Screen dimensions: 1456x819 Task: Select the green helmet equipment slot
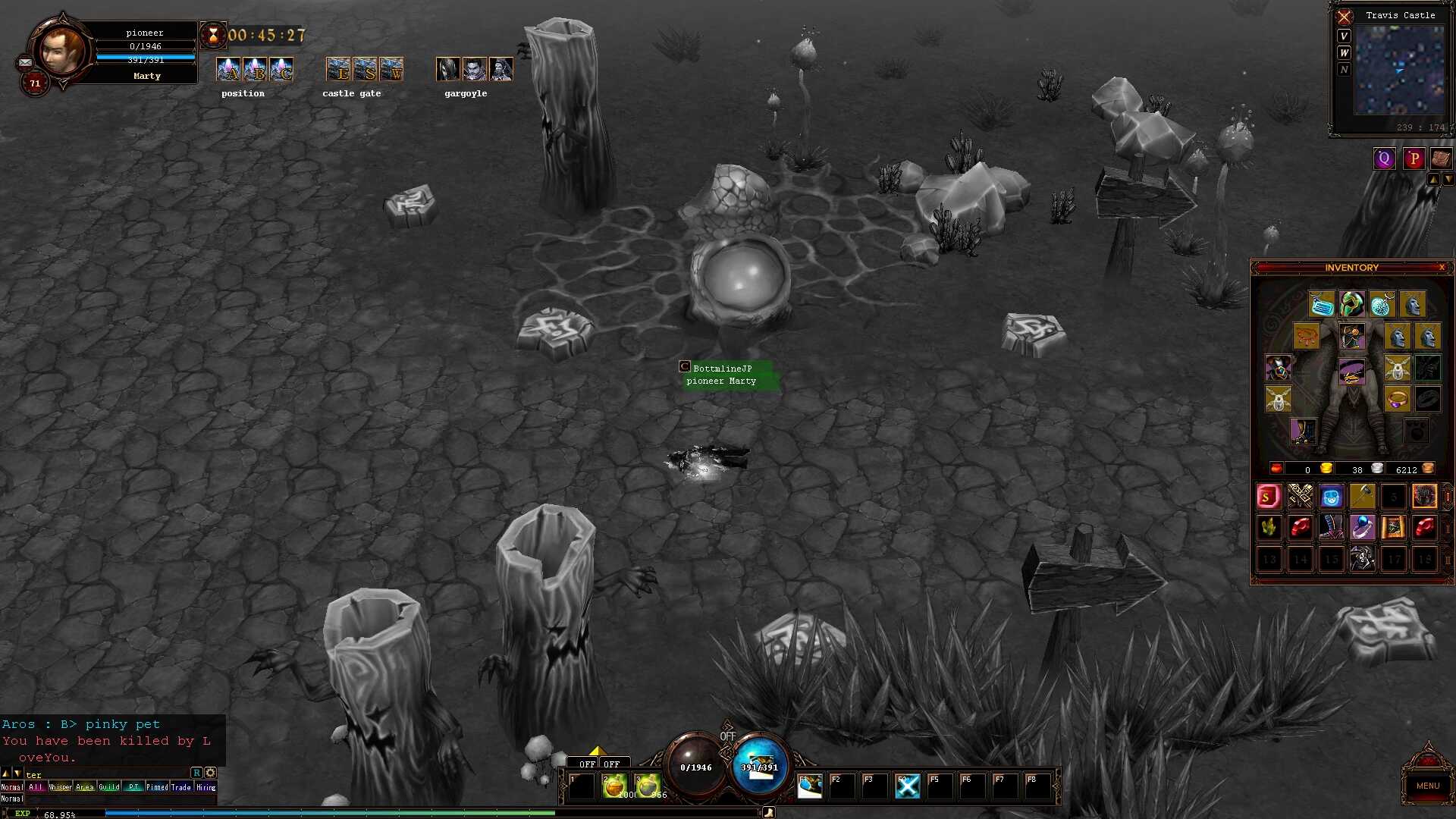(x=1351, y=305)
